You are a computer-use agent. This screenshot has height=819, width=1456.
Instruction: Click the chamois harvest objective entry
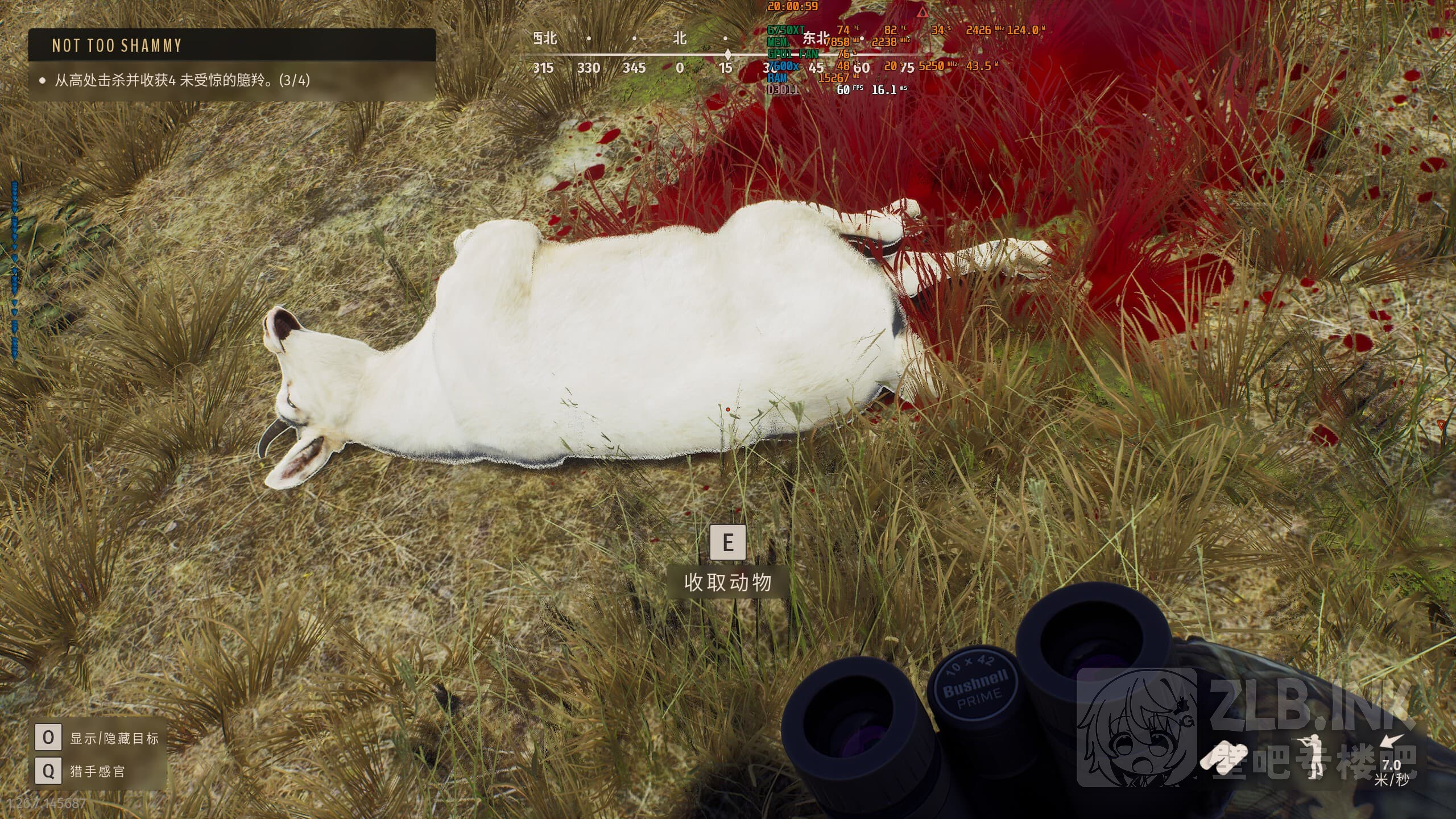(x=182, y=80)
